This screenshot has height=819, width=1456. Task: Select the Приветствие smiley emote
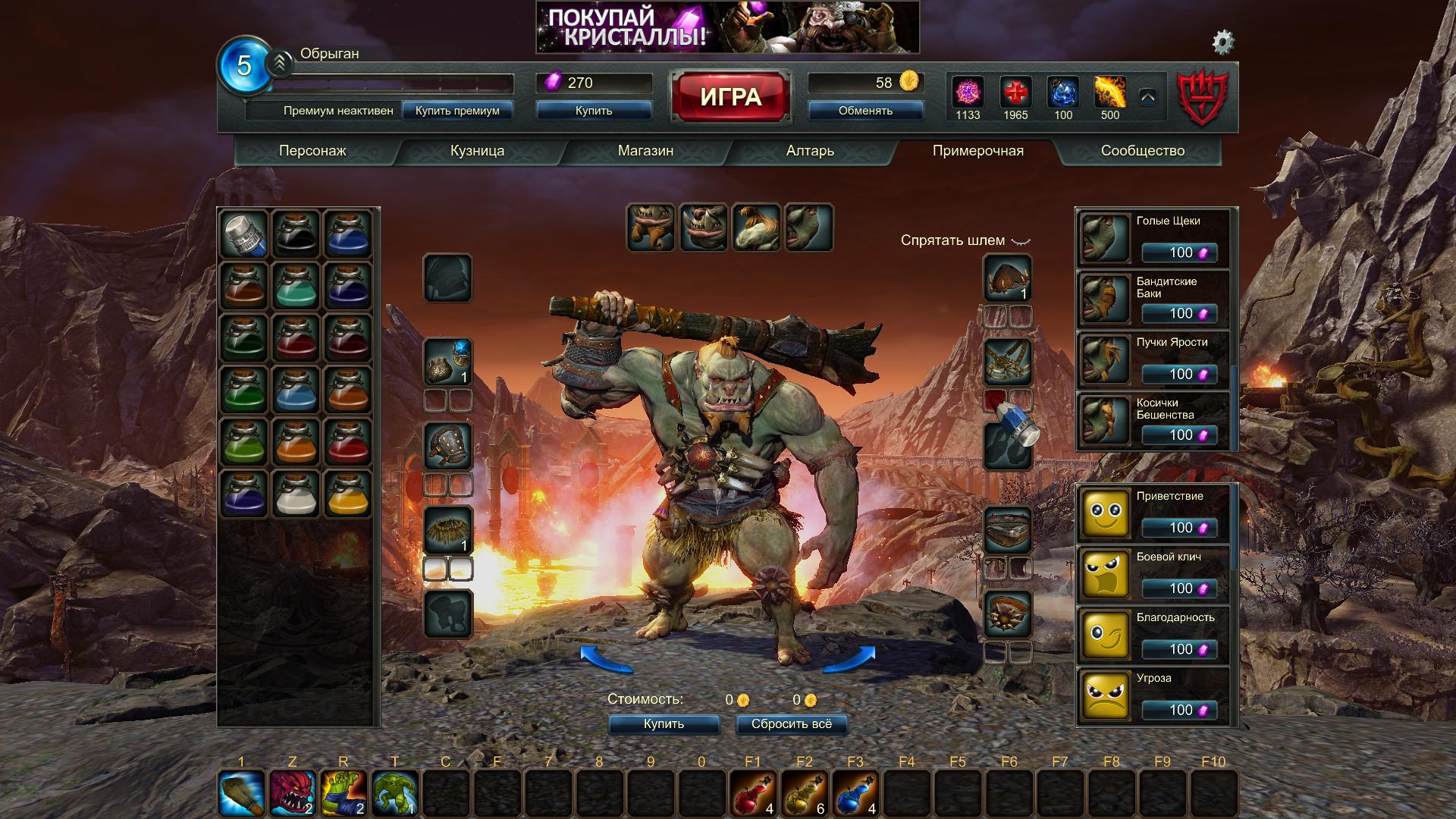coord(1152,513)
